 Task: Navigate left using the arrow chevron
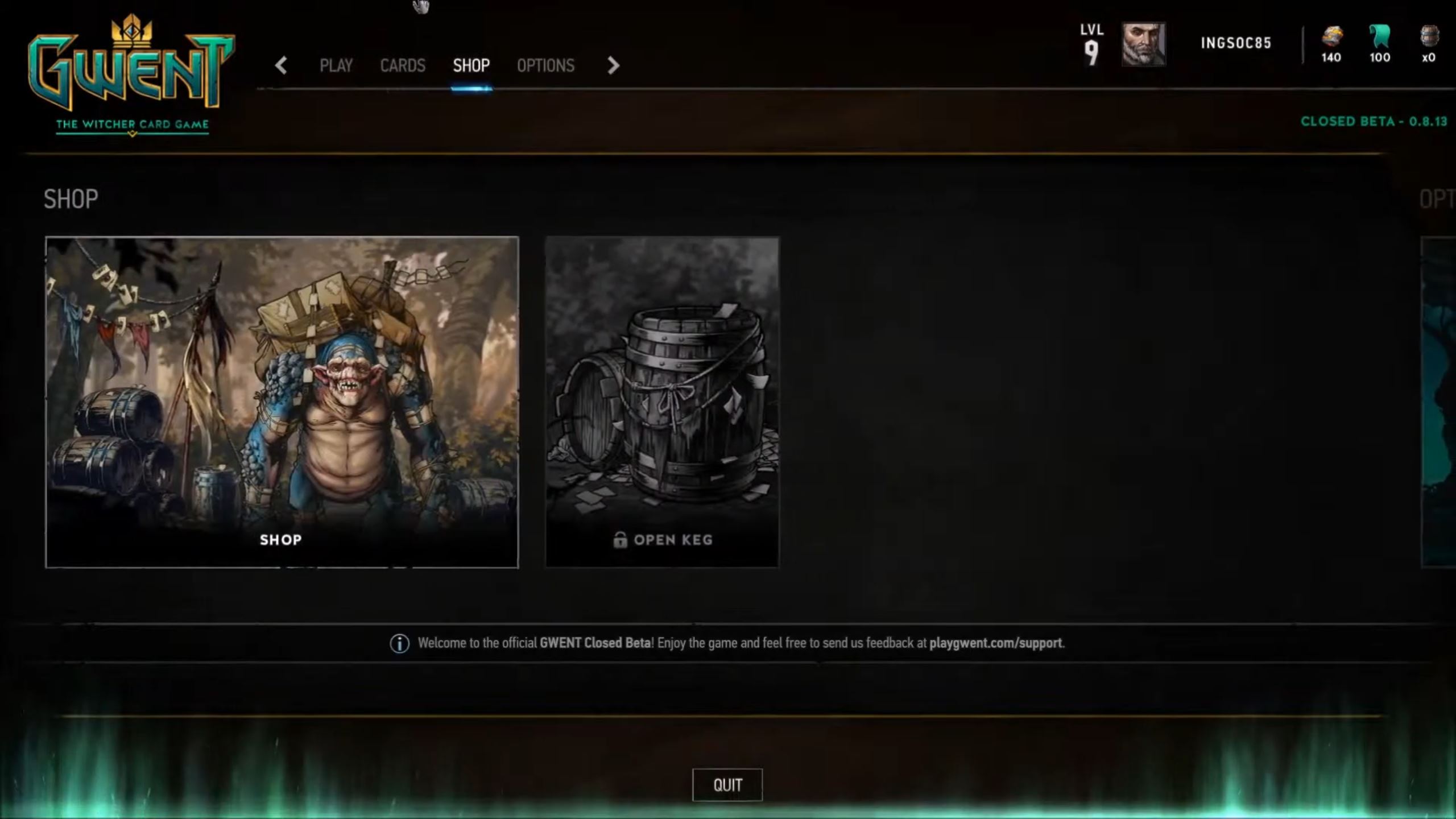[x=281, y=66]
